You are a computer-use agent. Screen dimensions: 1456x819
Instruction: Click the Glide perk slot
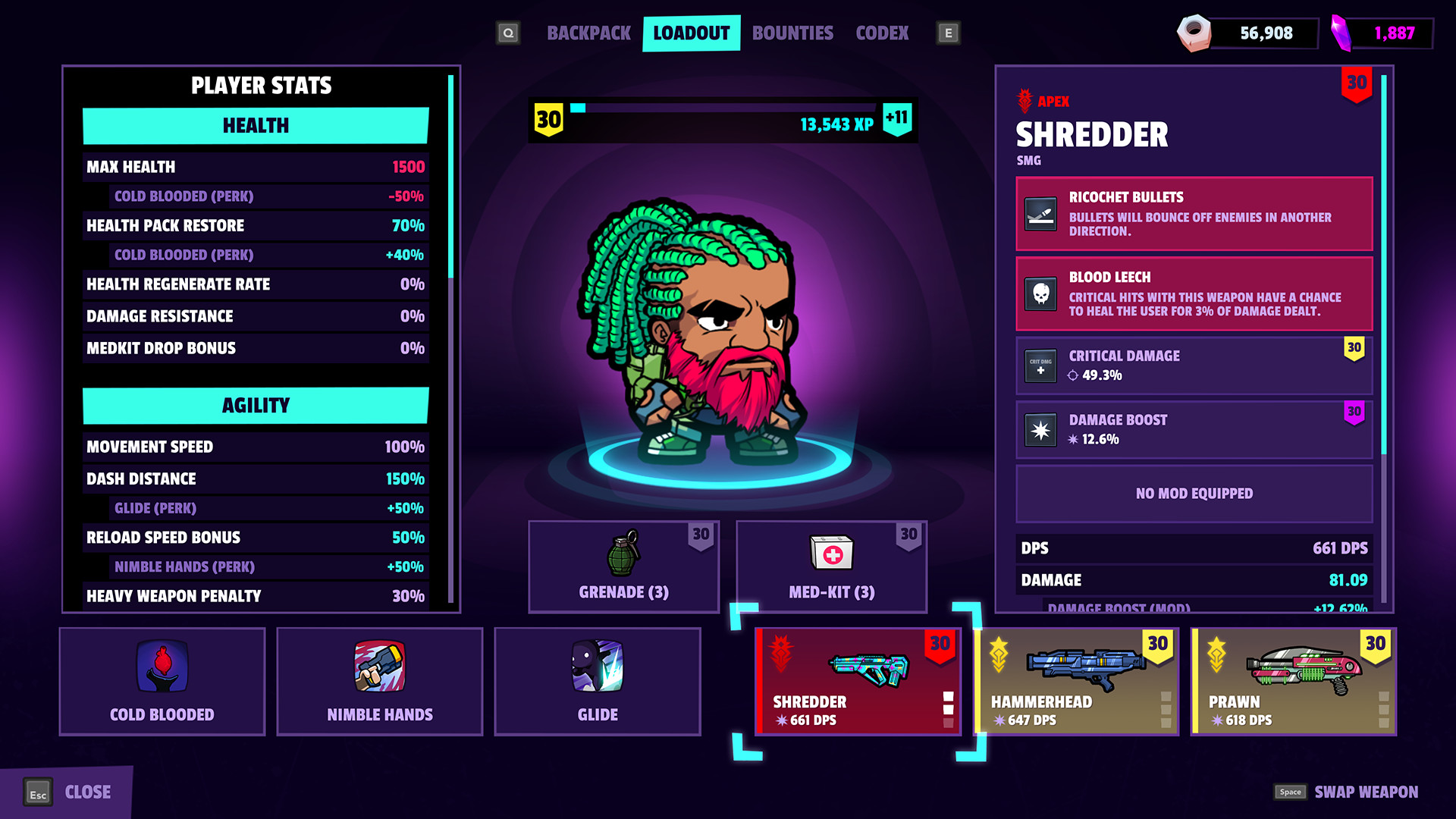click(x=598, y=681)
